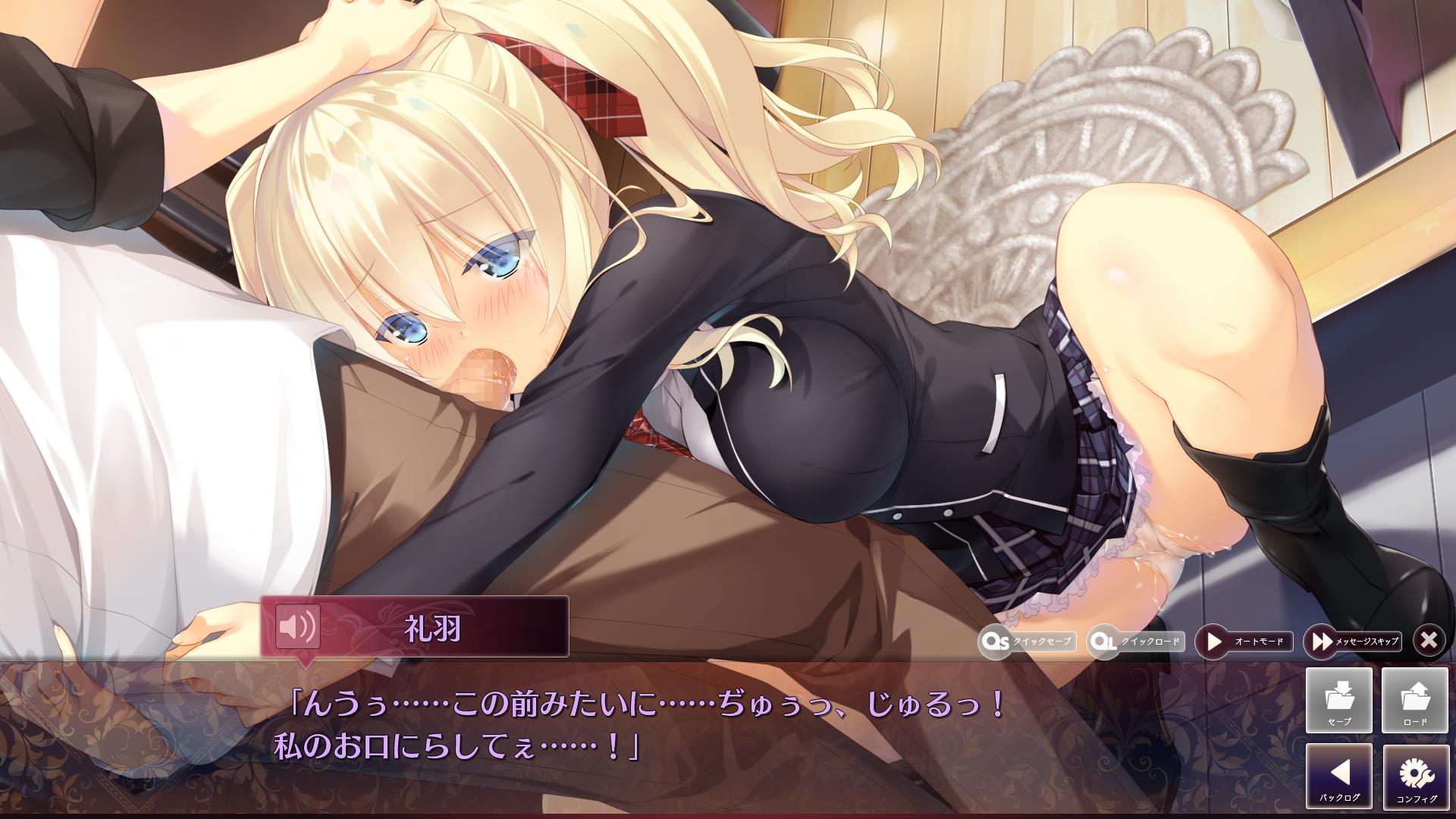The width and height of the screenshot is (1456, 819).
Task: Hide the message window with the X button
Action: [x=1429, y=641]
